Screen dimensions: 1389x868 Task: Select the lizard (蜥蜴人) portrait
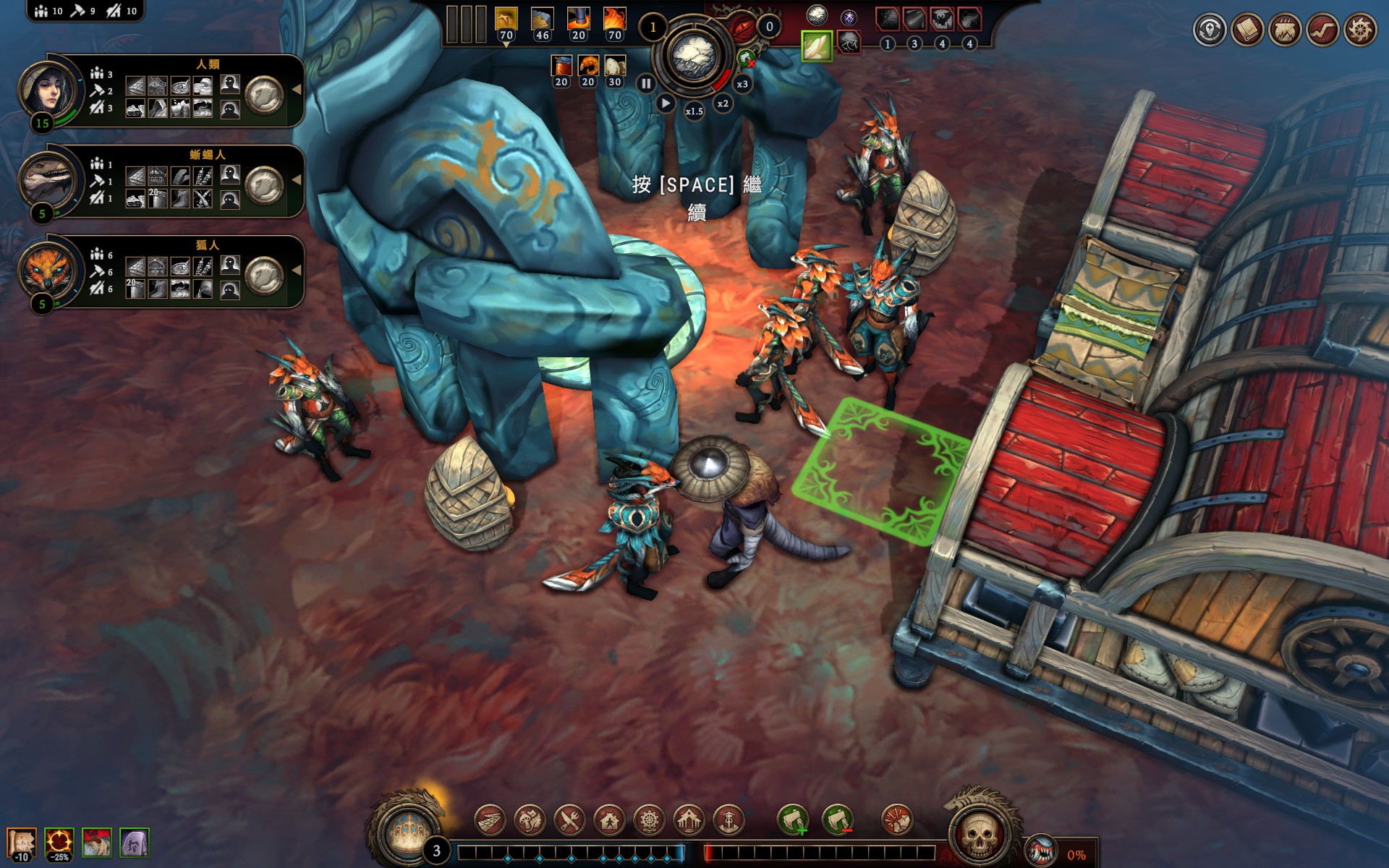click(x=48, y=180)
